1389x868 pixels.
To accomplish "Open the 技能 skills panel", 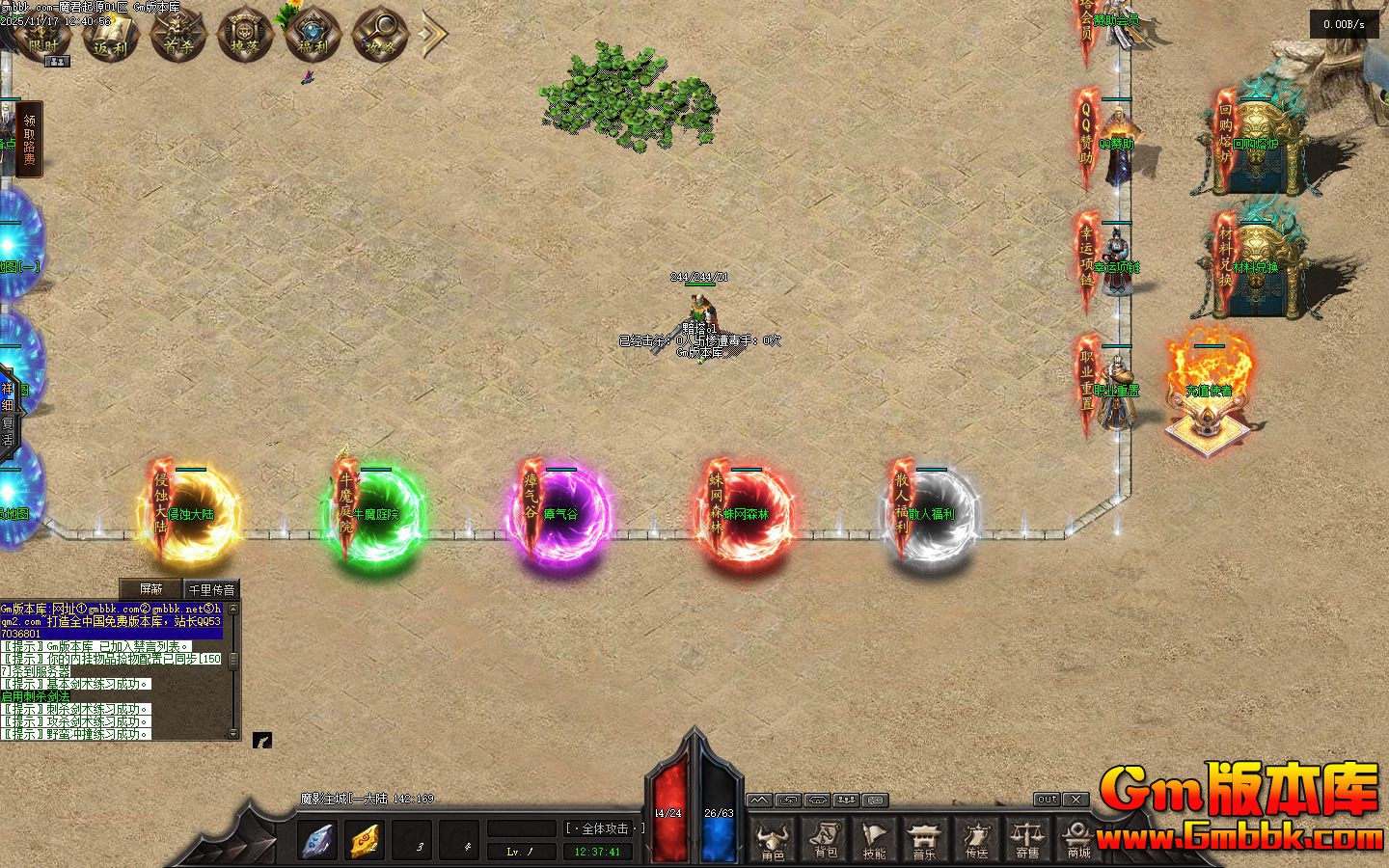I will pyautogui.click(x=875, y=840).
